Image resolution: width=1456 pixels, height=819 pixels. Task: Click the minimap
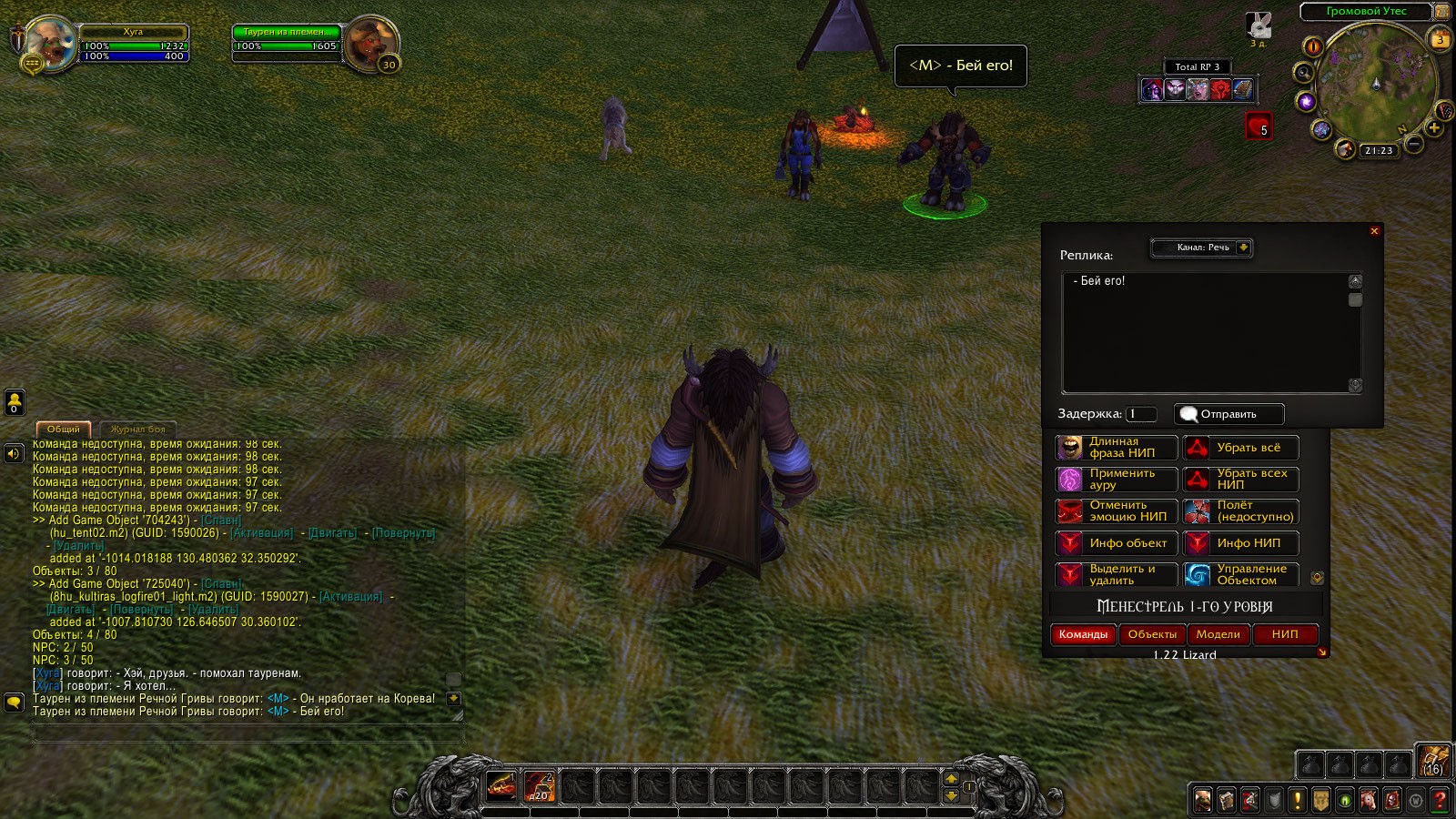coord(1376,84)
